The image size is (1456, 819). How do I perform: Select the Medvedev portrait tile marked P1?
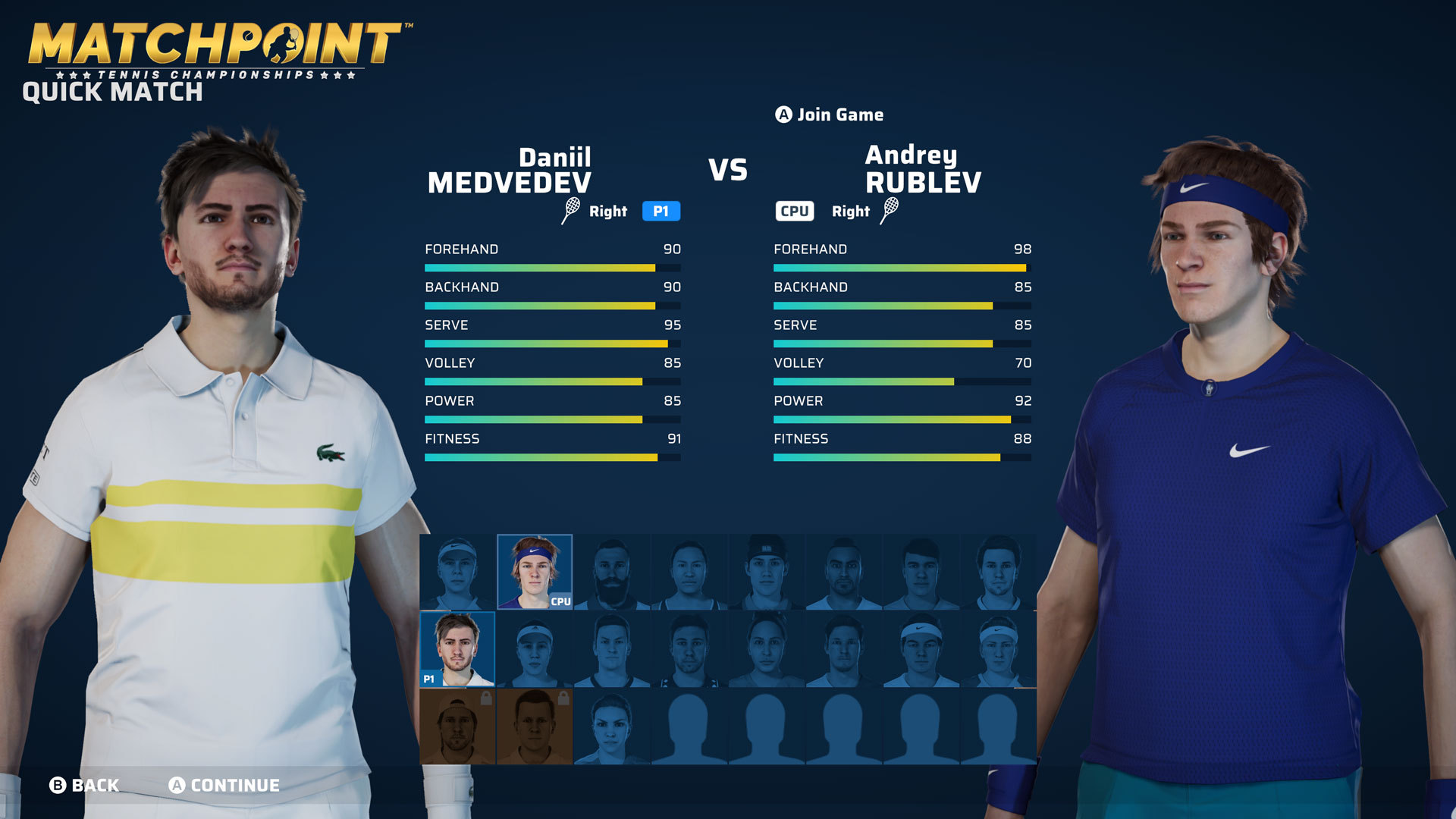457,649
